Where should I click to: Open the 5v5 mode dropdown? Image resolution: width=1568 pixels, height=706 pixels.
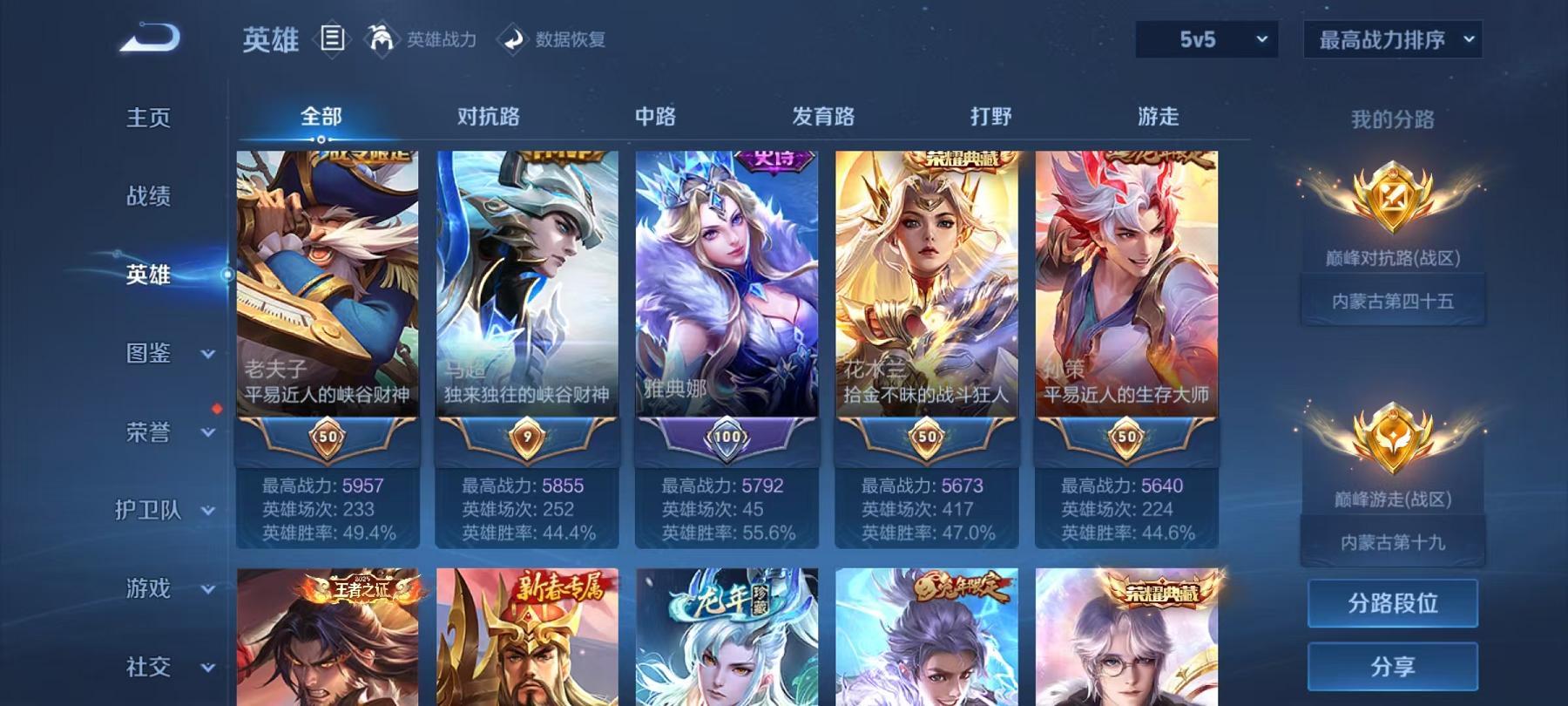click(x=1207, y=39)
